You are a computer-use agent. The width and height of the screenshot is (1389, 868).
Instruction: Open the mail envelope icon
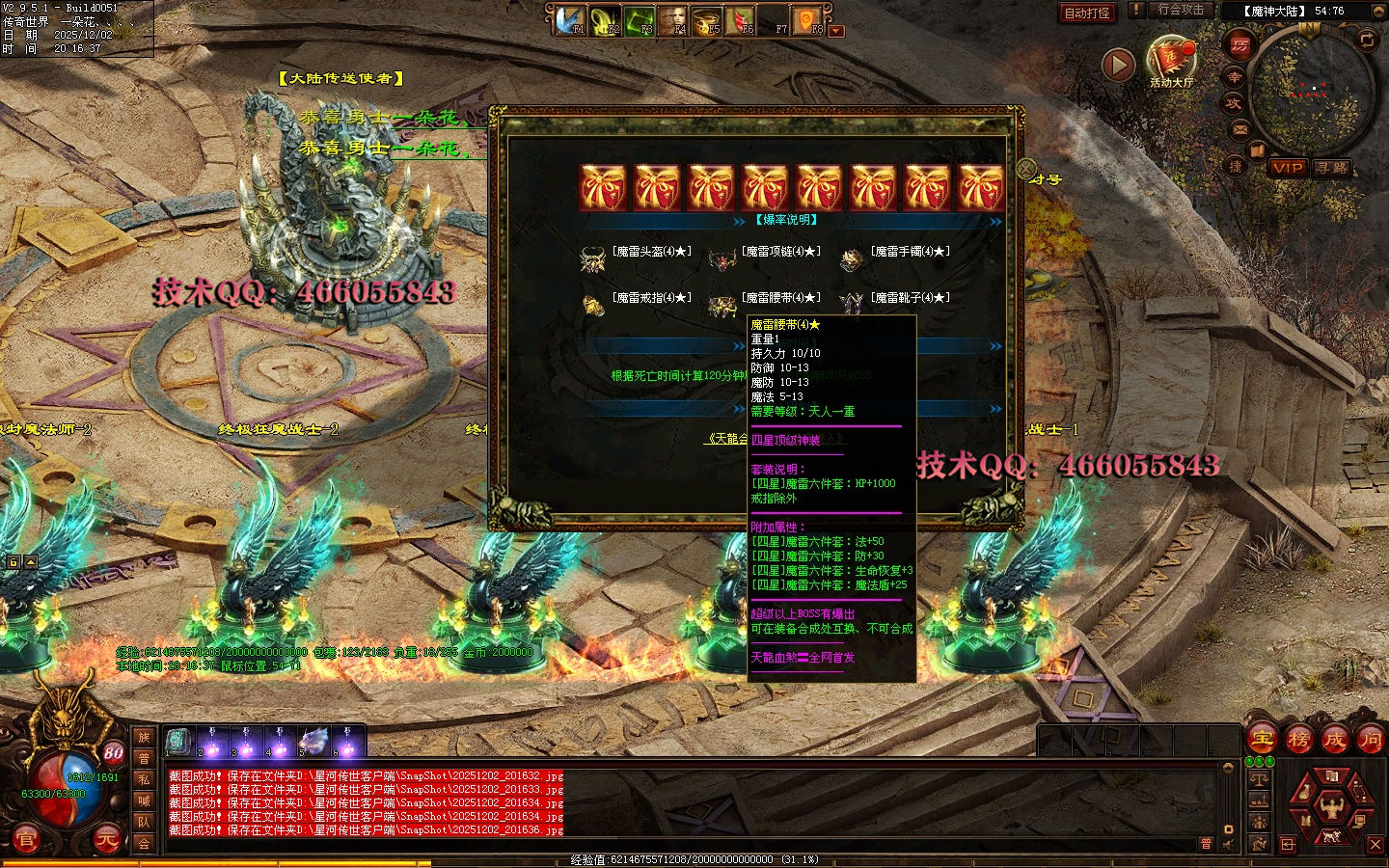click(x=1240, y=128)
